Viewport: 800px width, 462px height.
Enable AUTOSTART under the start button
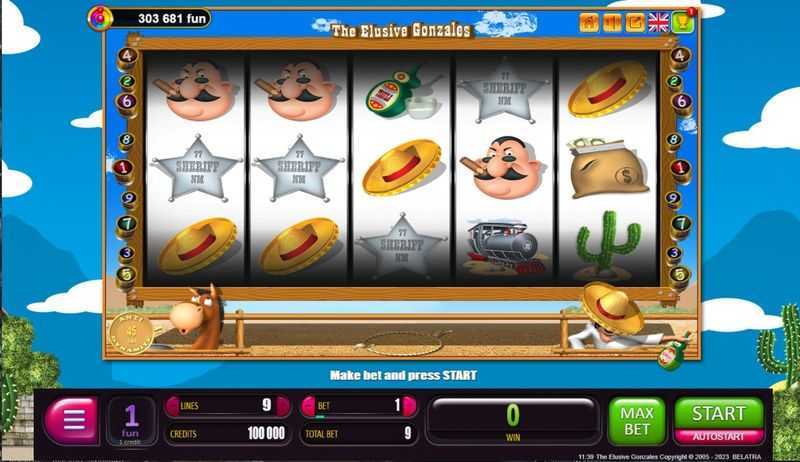pyautogui.click(x=719, y=437)
